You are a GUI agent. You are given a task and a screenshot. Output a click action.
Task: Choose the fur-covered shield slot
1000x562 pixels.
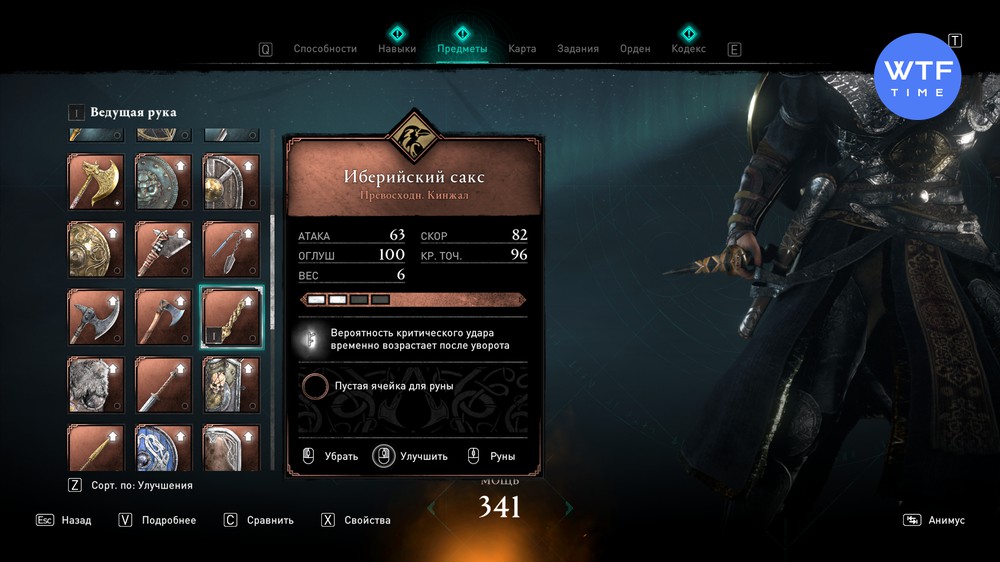96,384
